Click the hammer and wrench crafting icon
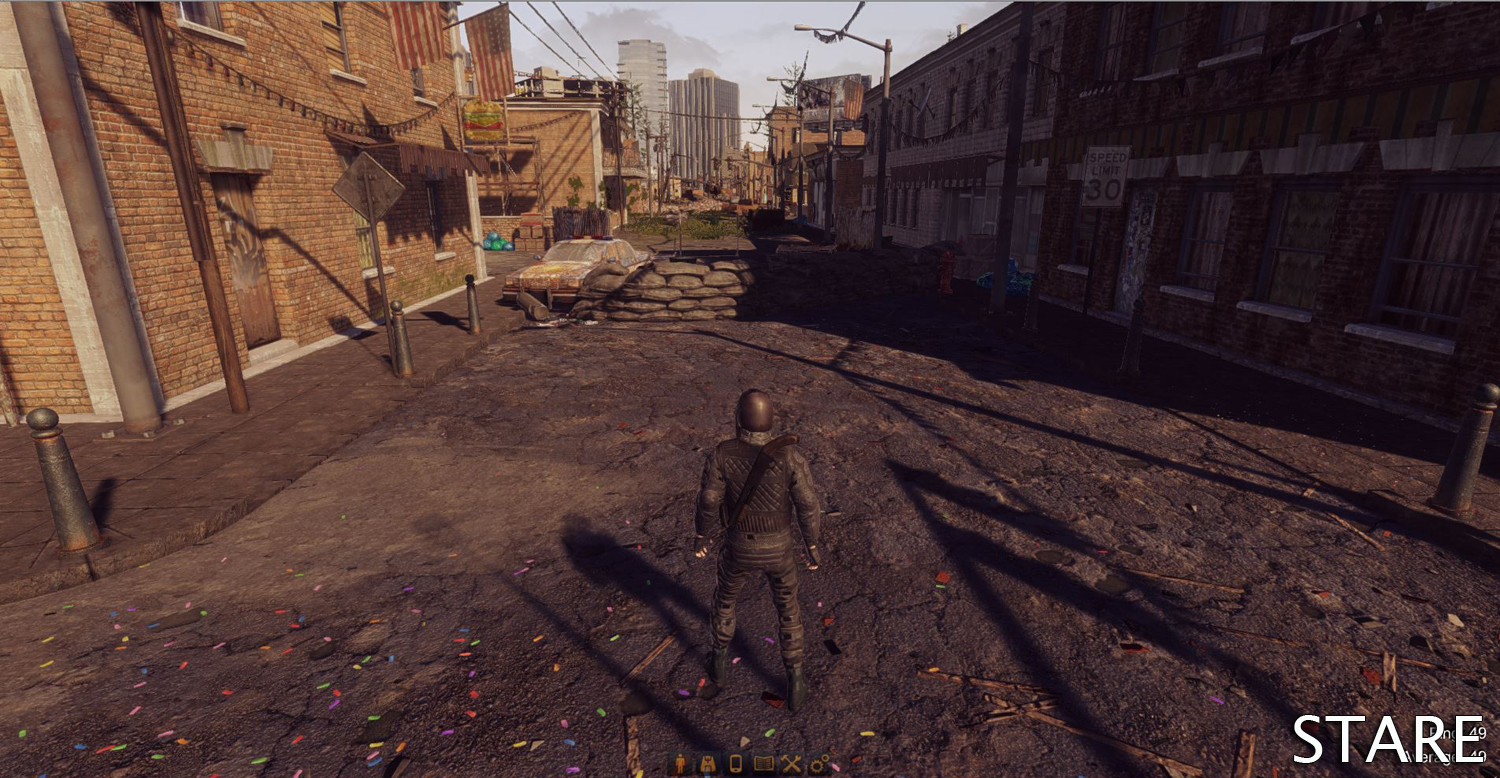The height and width of the screenshot is (778, 1500). [x=791, y=764]
